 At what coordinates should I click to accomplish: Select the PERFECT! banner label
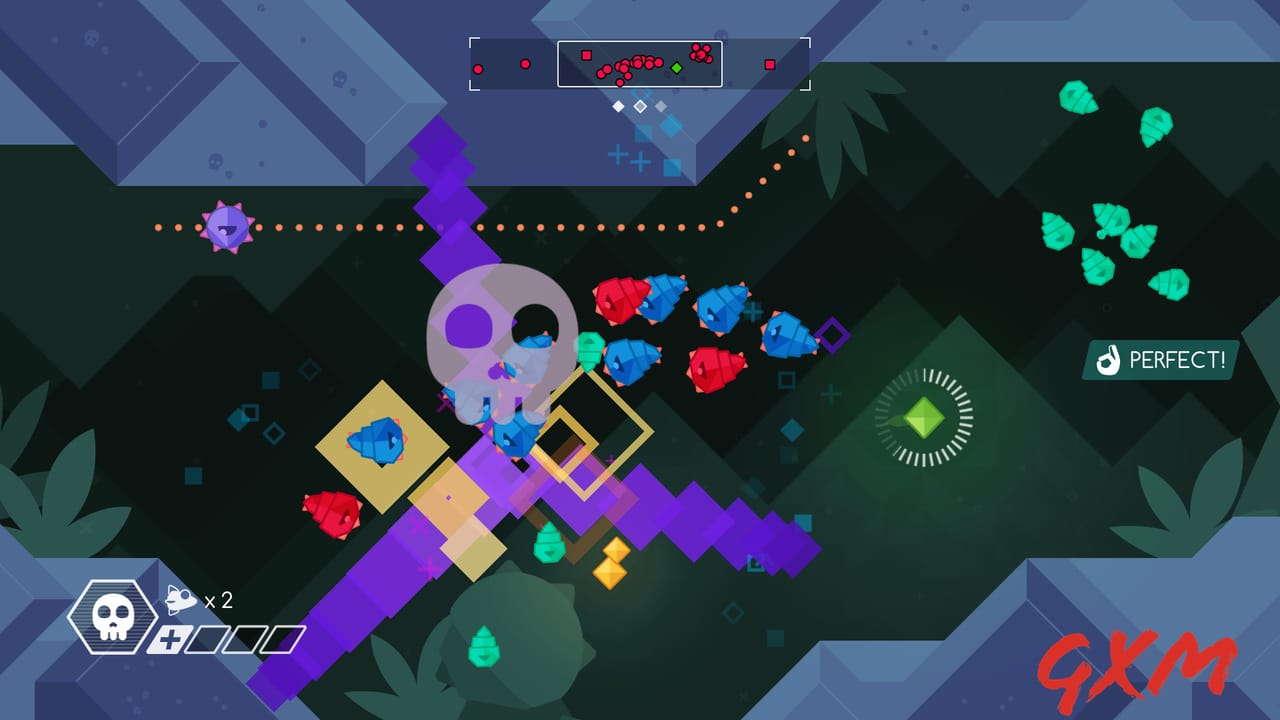click(x=1180, y=361)
